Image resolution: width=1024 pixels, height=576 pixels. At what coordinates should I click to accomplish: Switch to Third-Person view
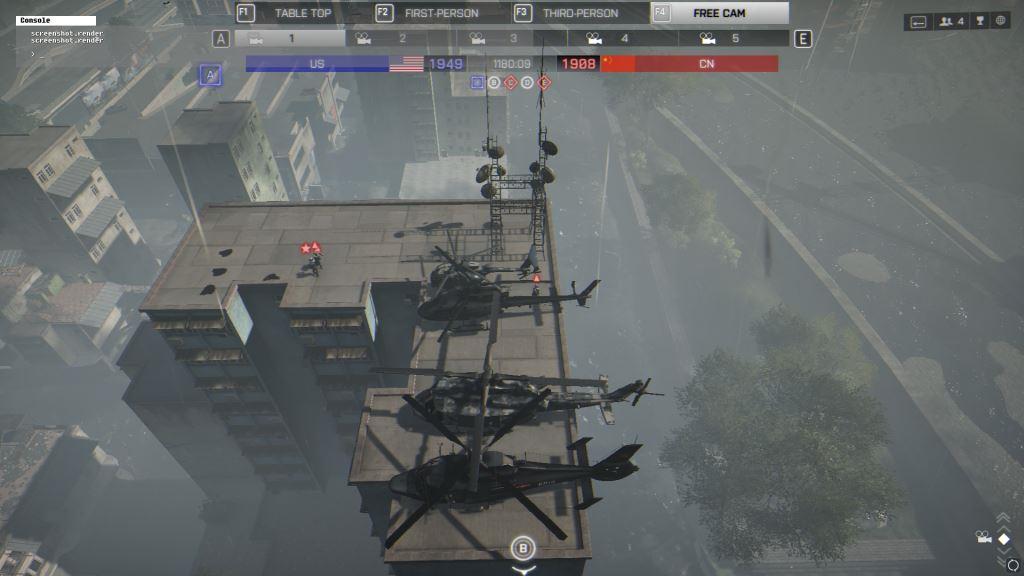coord(579,13)
